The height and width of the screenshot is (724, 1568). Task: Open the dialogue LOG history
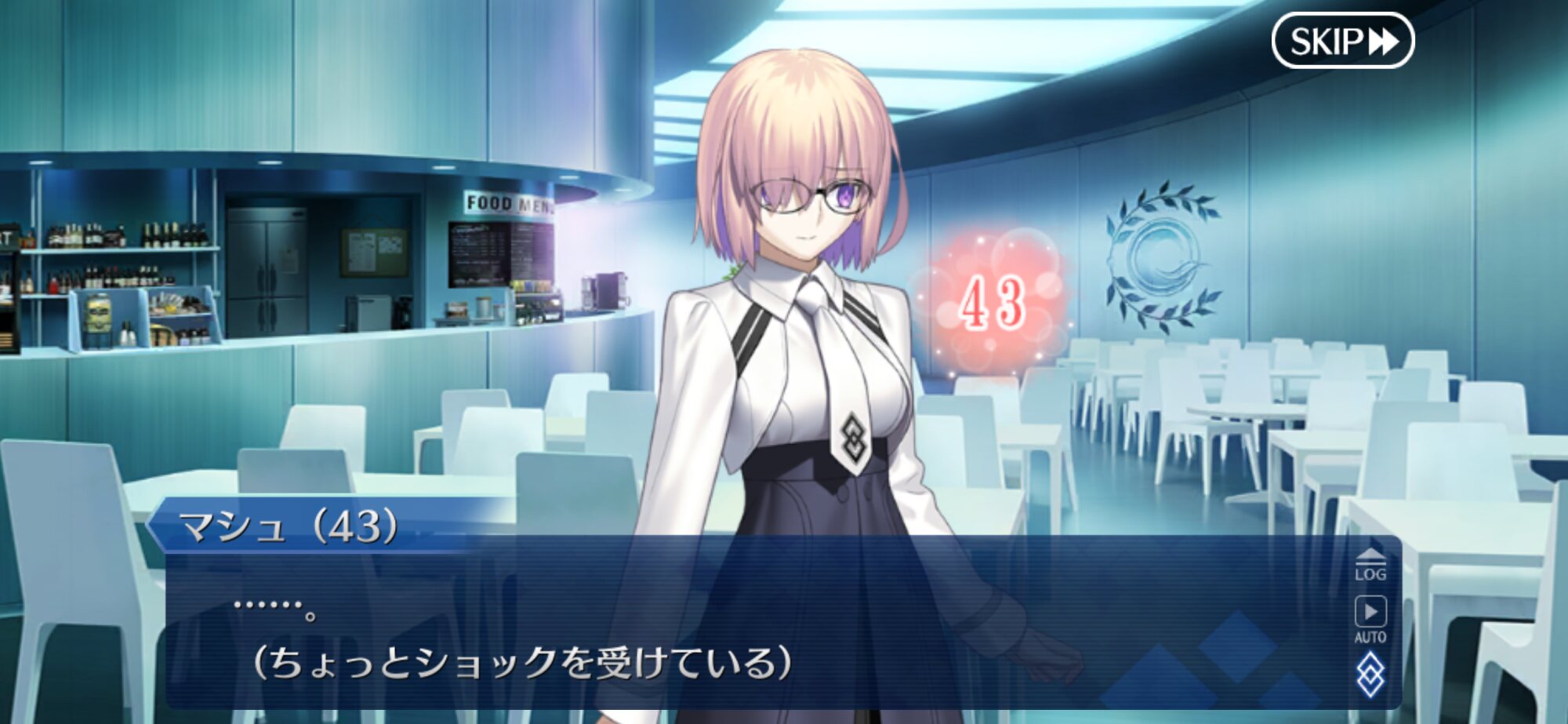1370,565
